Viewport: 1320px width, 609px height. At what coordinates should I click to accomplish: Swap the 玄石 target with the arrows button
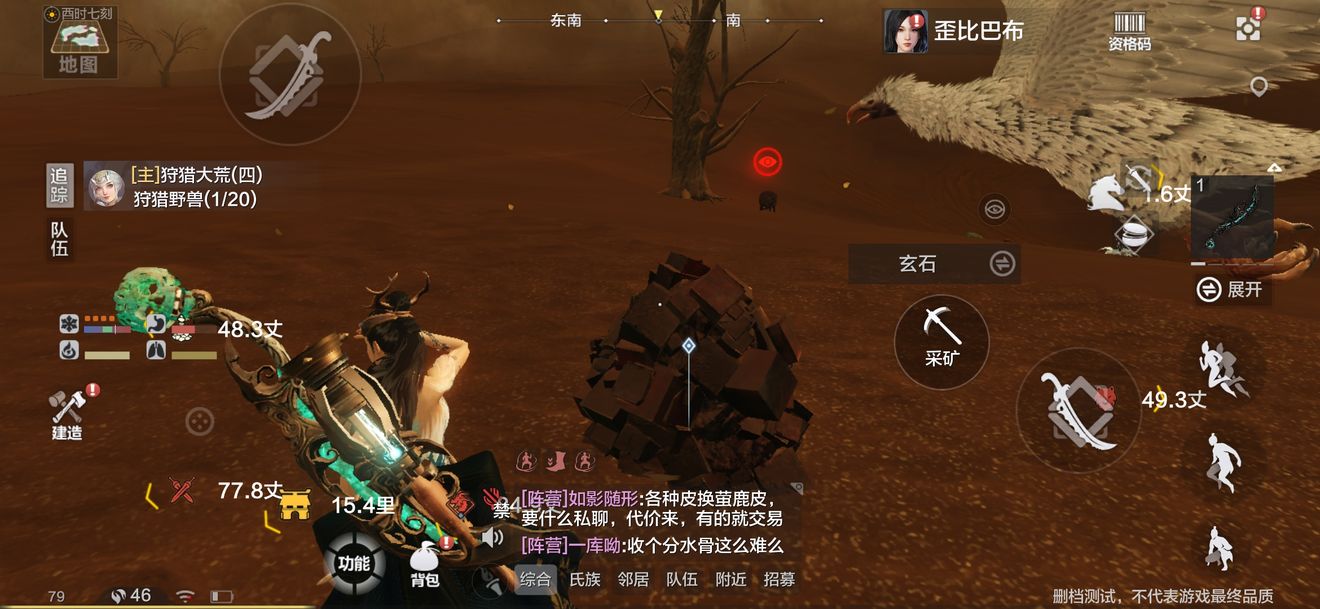(1002, 264)
